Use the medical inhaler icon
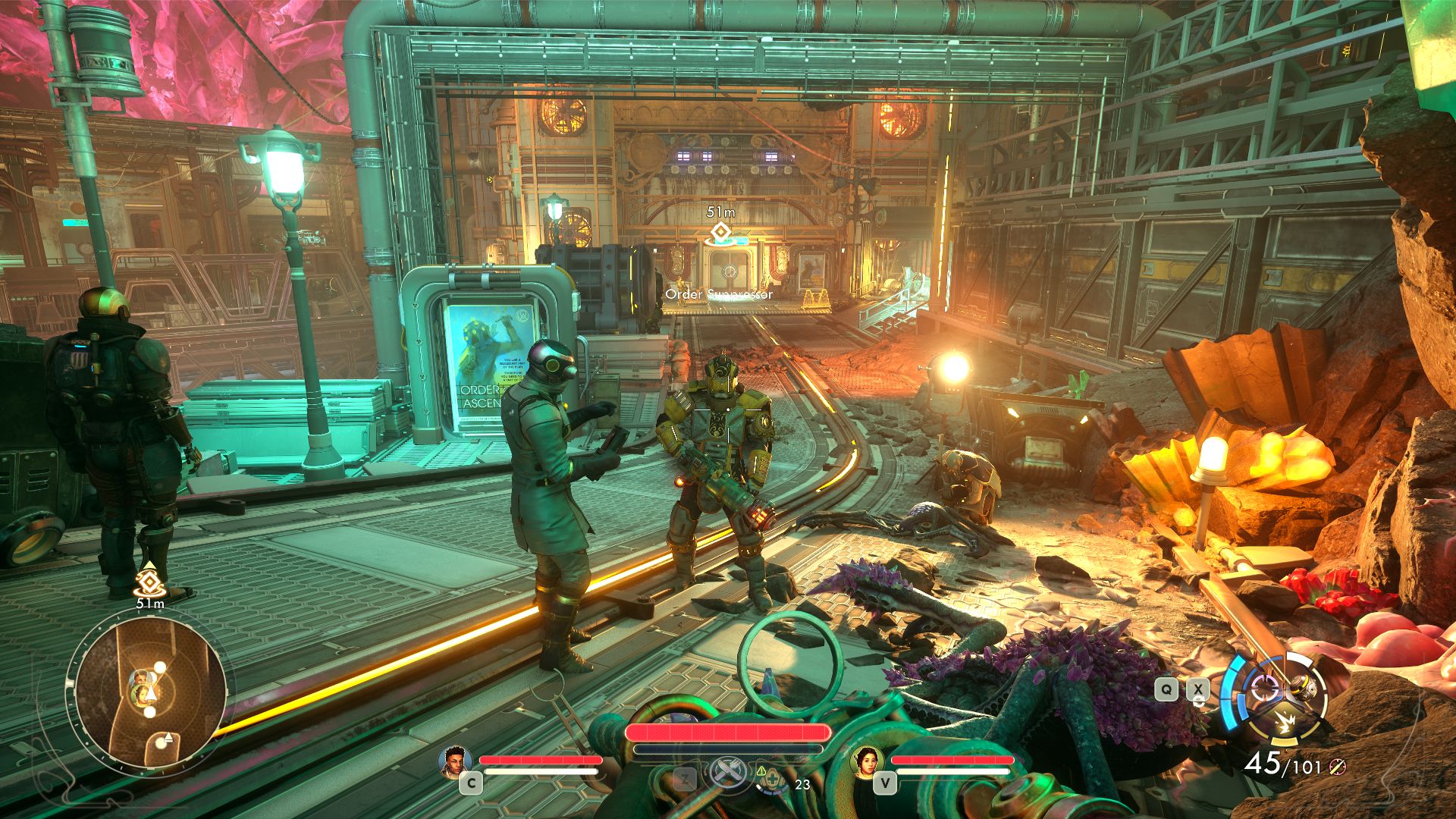The height and width of the screenshot is (819, 1456). tap(770, 780)
